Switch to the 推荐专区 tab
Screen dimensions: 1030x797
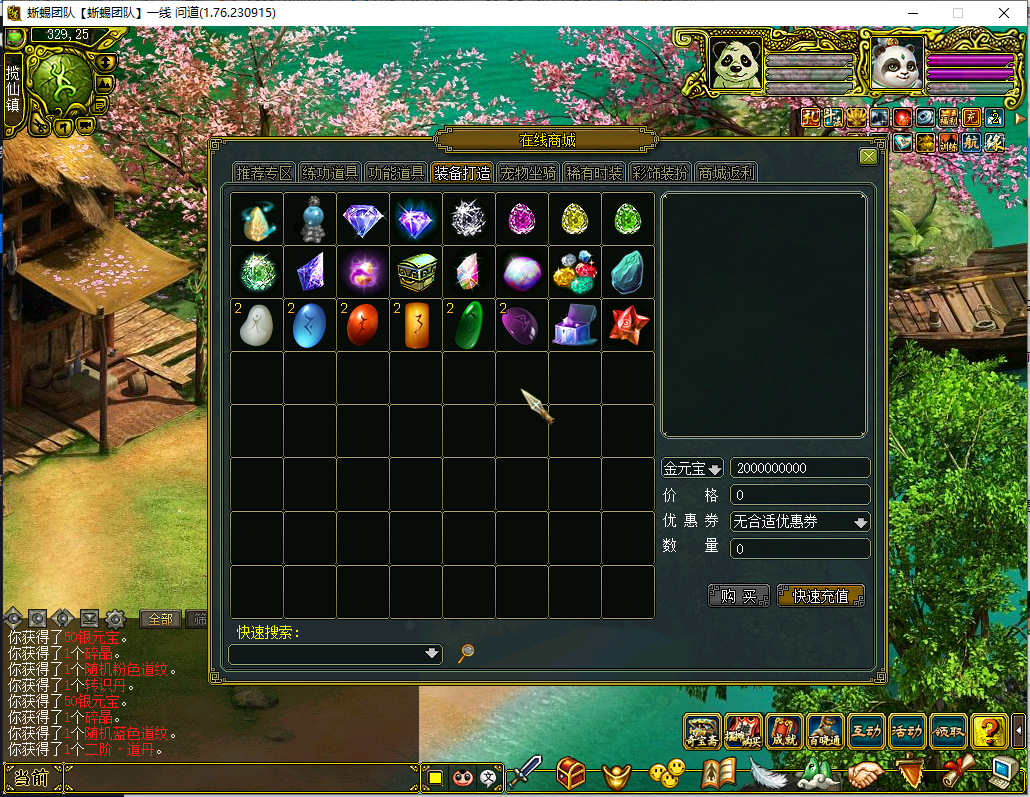(264, 173)
